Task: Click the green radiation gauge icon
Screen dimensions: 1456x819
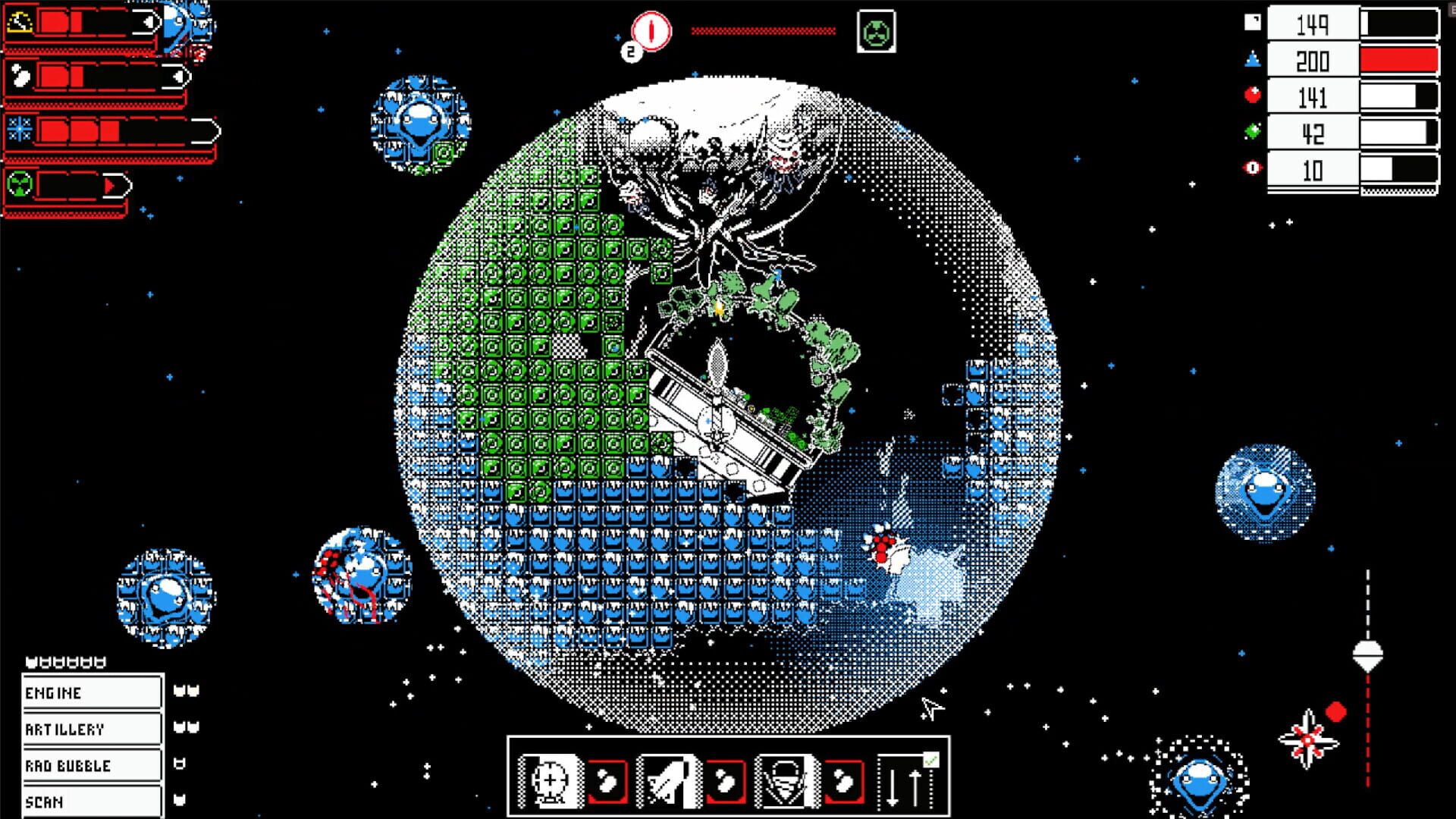Action: click(18, 185)
